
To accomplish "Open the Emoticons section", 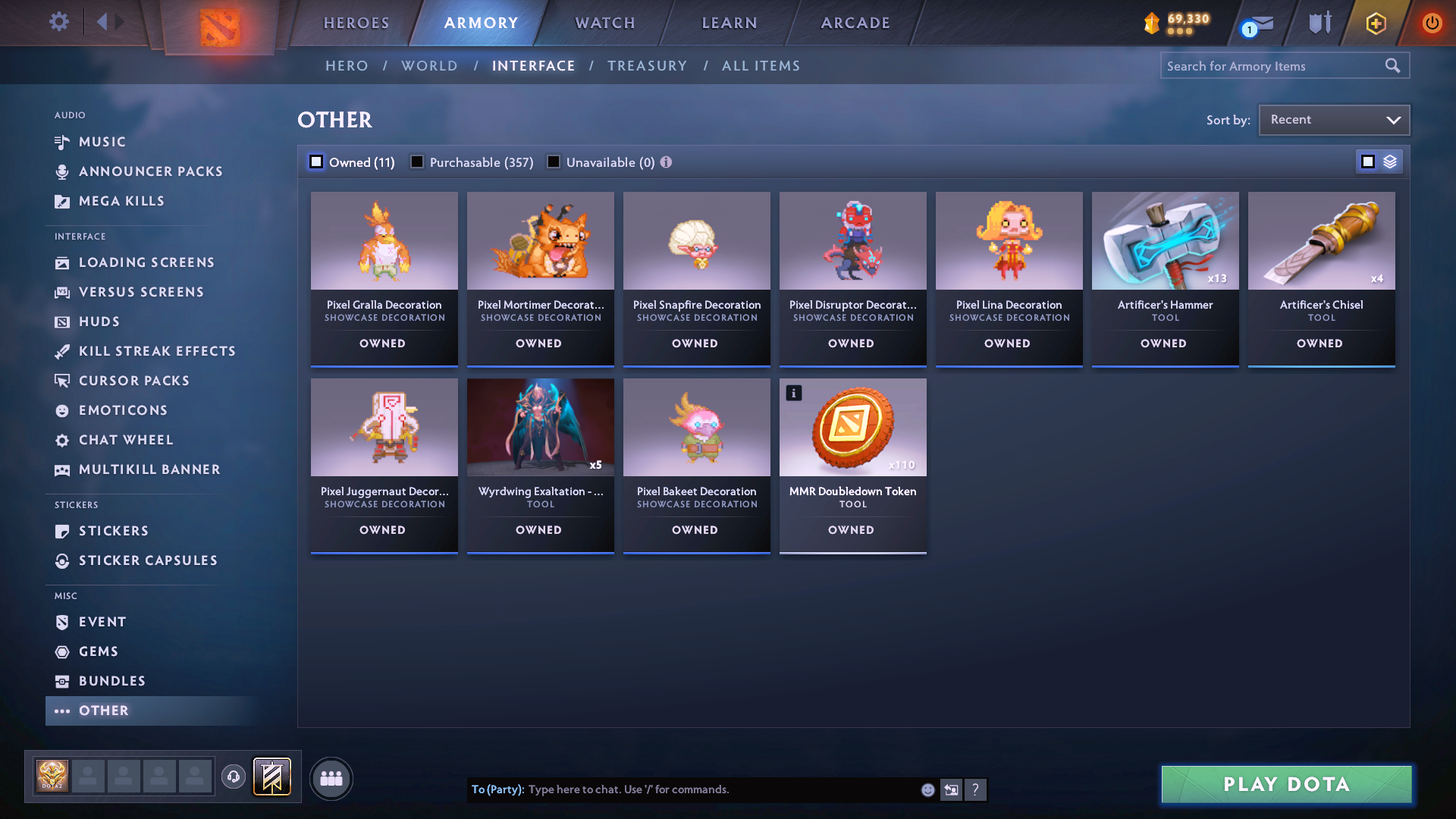I will [x=123, y=410].
